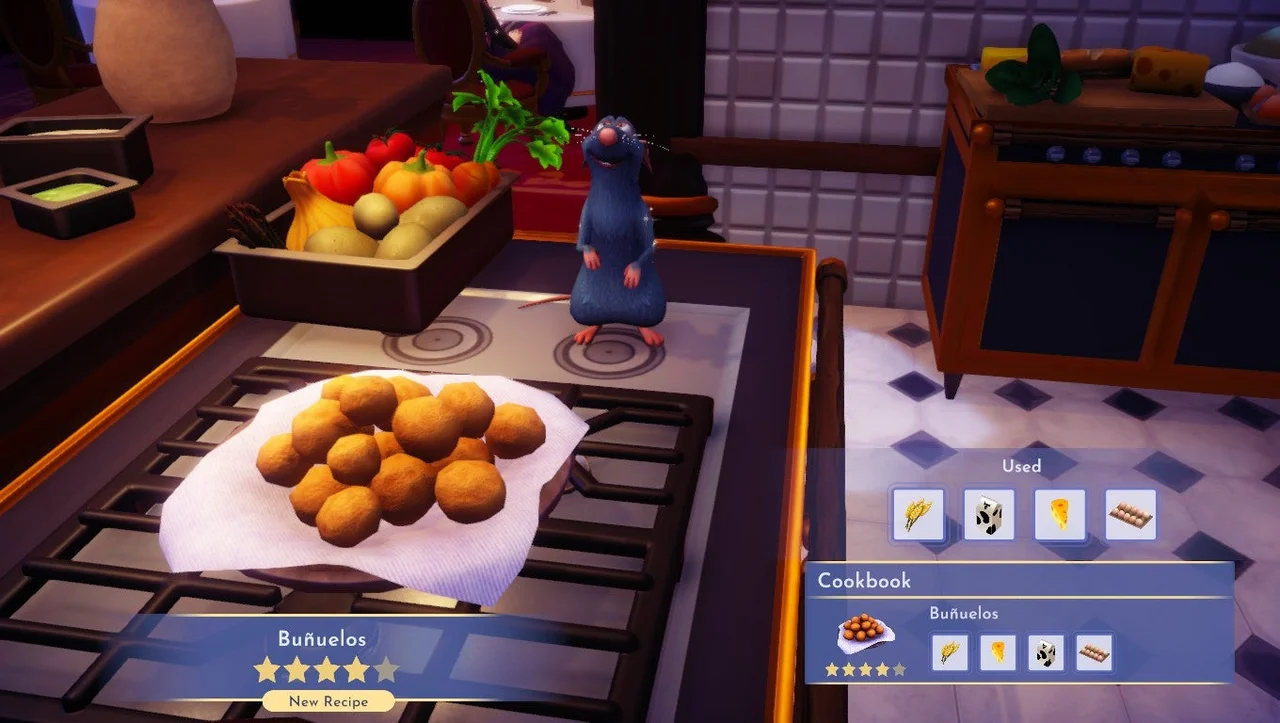The image size is (1280, 723).
Task: Click the Buñuelos dish name banner
Action: (x=325, y=638)
